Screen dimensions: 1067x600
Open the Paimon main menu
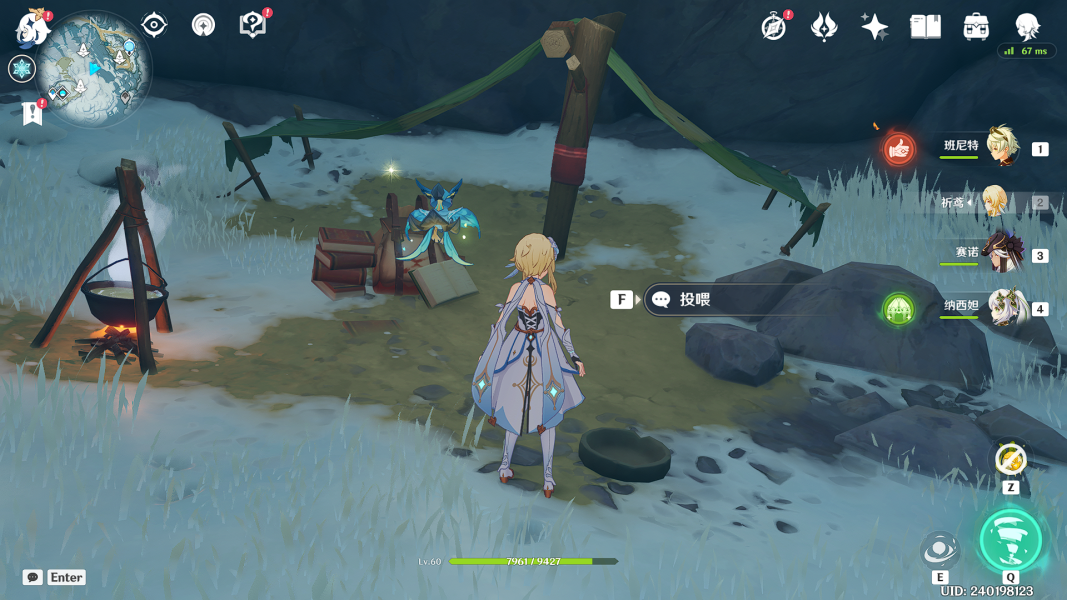point(31,28)
